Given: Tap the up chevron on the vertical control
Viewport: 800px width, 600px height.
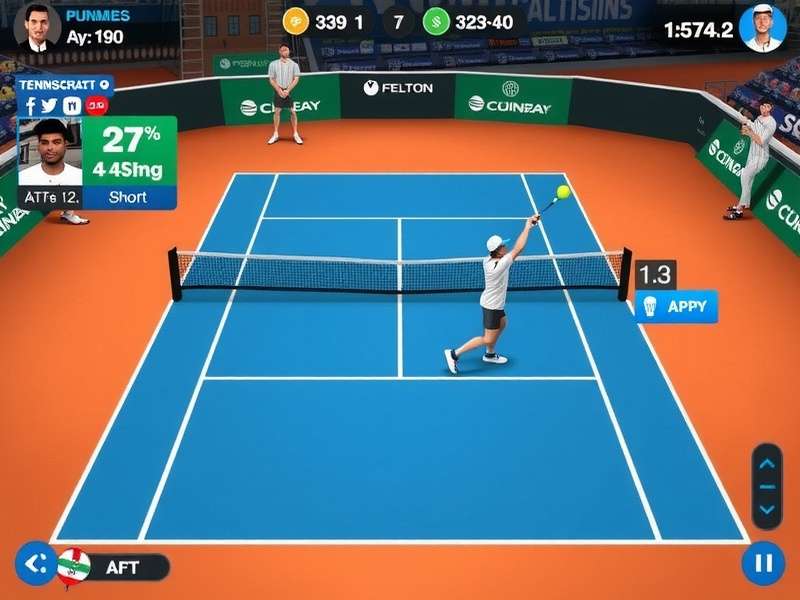Looking at the screenshot, I should coord(767,463).
